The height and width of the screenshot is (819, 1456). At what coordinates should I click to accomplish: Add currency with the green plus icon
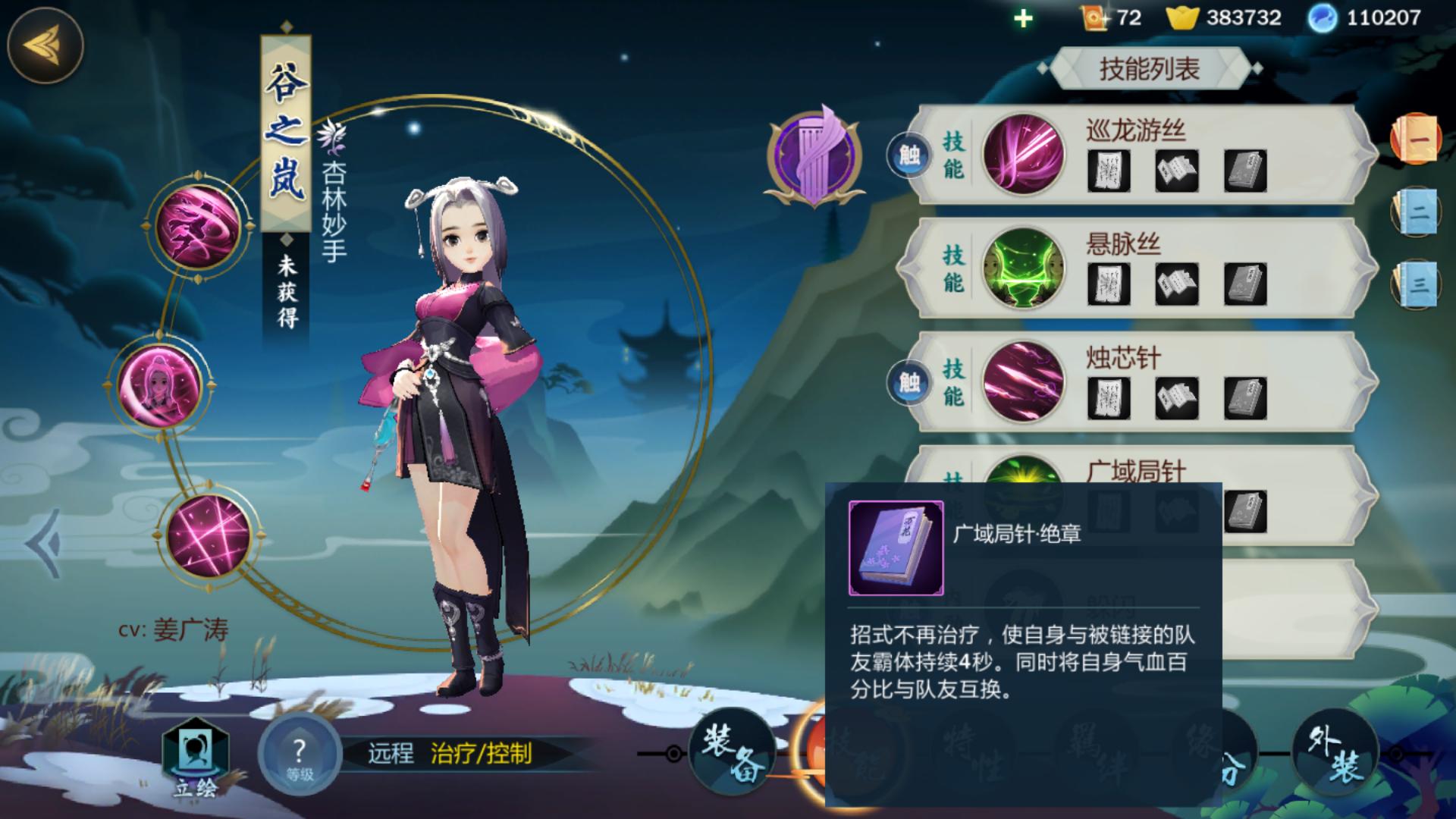point(1023,18)
